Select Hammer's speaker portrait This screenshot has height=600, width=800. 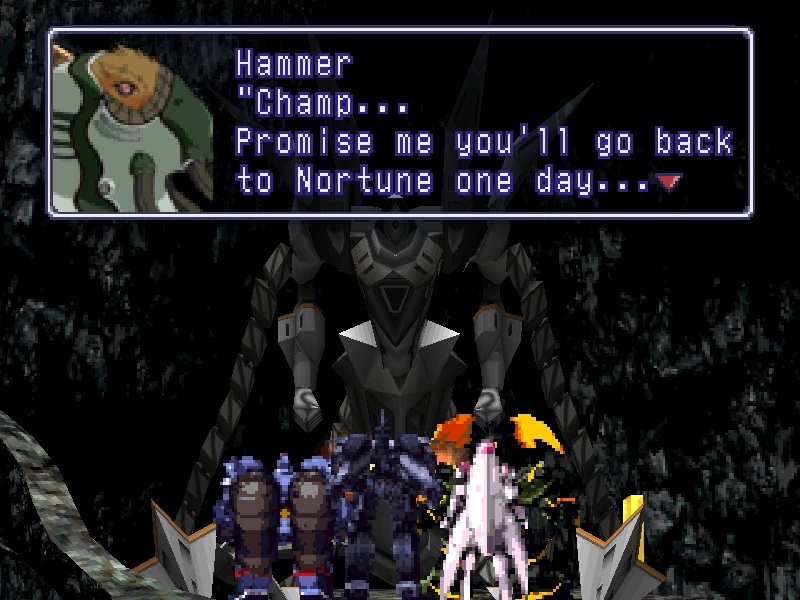133,122
